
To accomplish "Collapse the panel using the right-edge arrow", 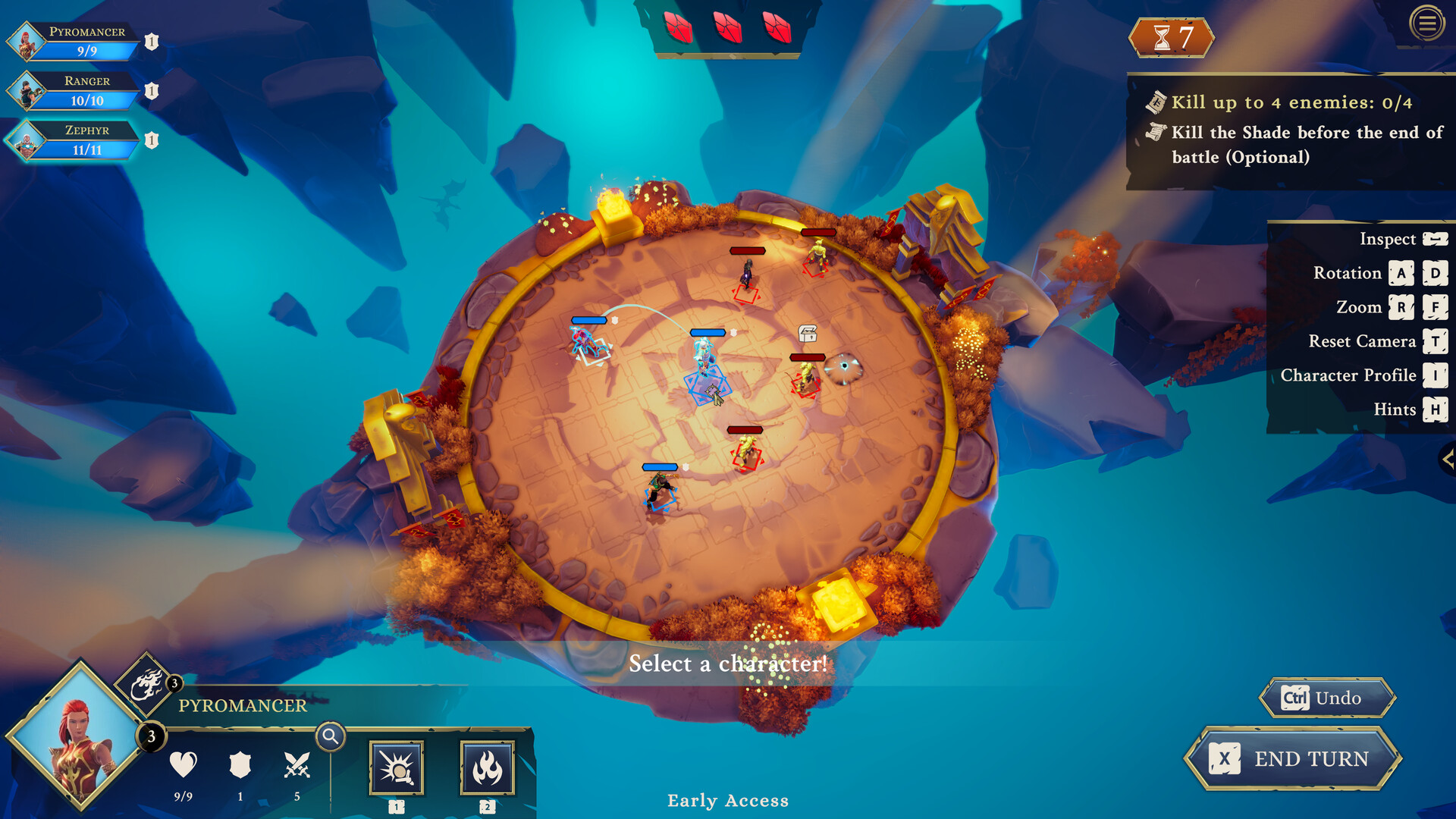I will tap(1447, 457).
